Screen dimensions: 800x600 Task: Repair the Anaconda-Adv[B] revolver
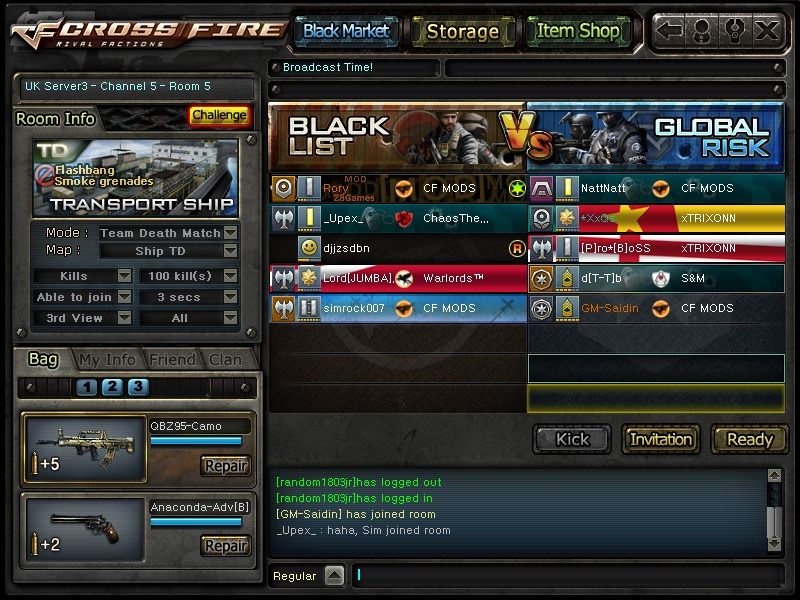point(225,546)
